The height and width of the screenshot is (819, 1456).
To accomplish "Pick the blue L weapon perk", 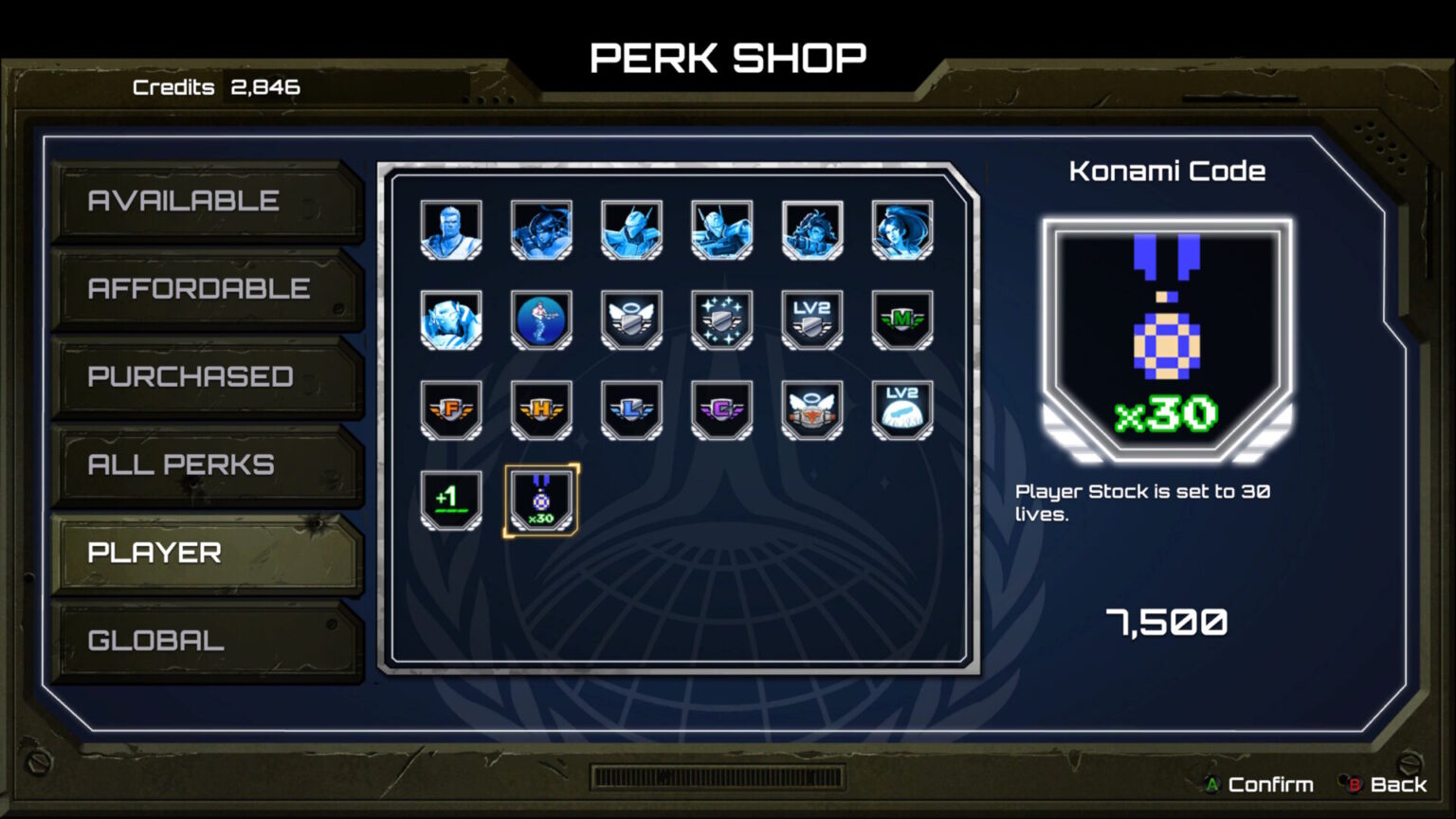I will [x=631, y=409].
